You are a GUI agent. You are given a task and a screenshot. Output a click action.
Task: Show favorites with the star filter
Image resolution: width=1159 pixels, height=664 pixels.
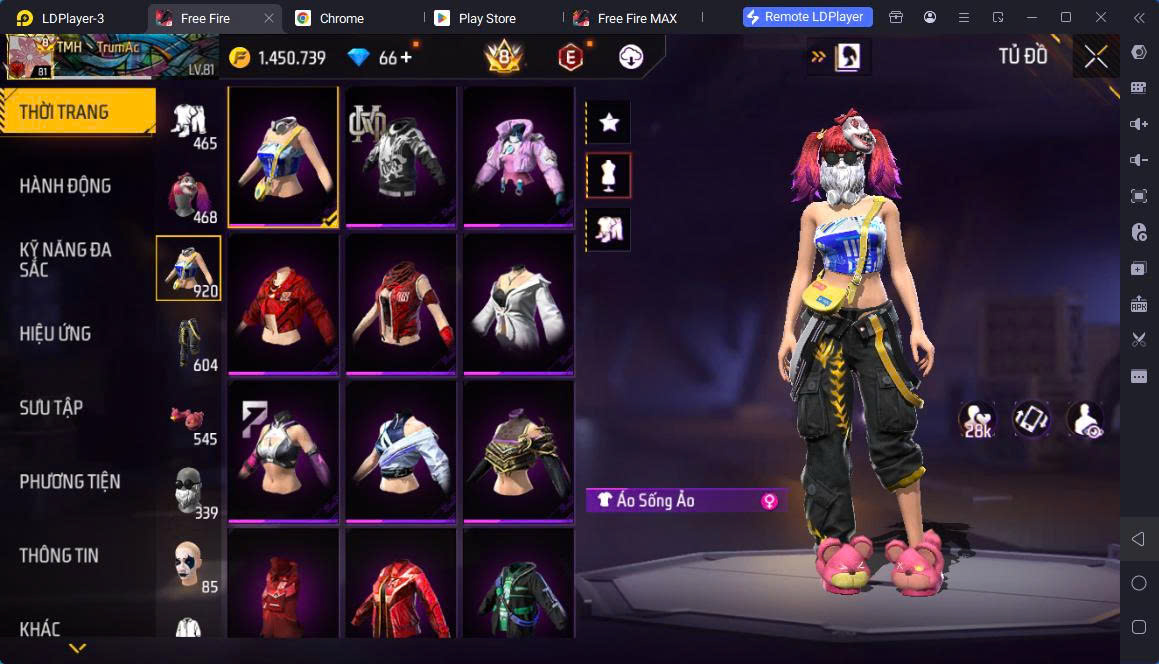tap(608, 123)
